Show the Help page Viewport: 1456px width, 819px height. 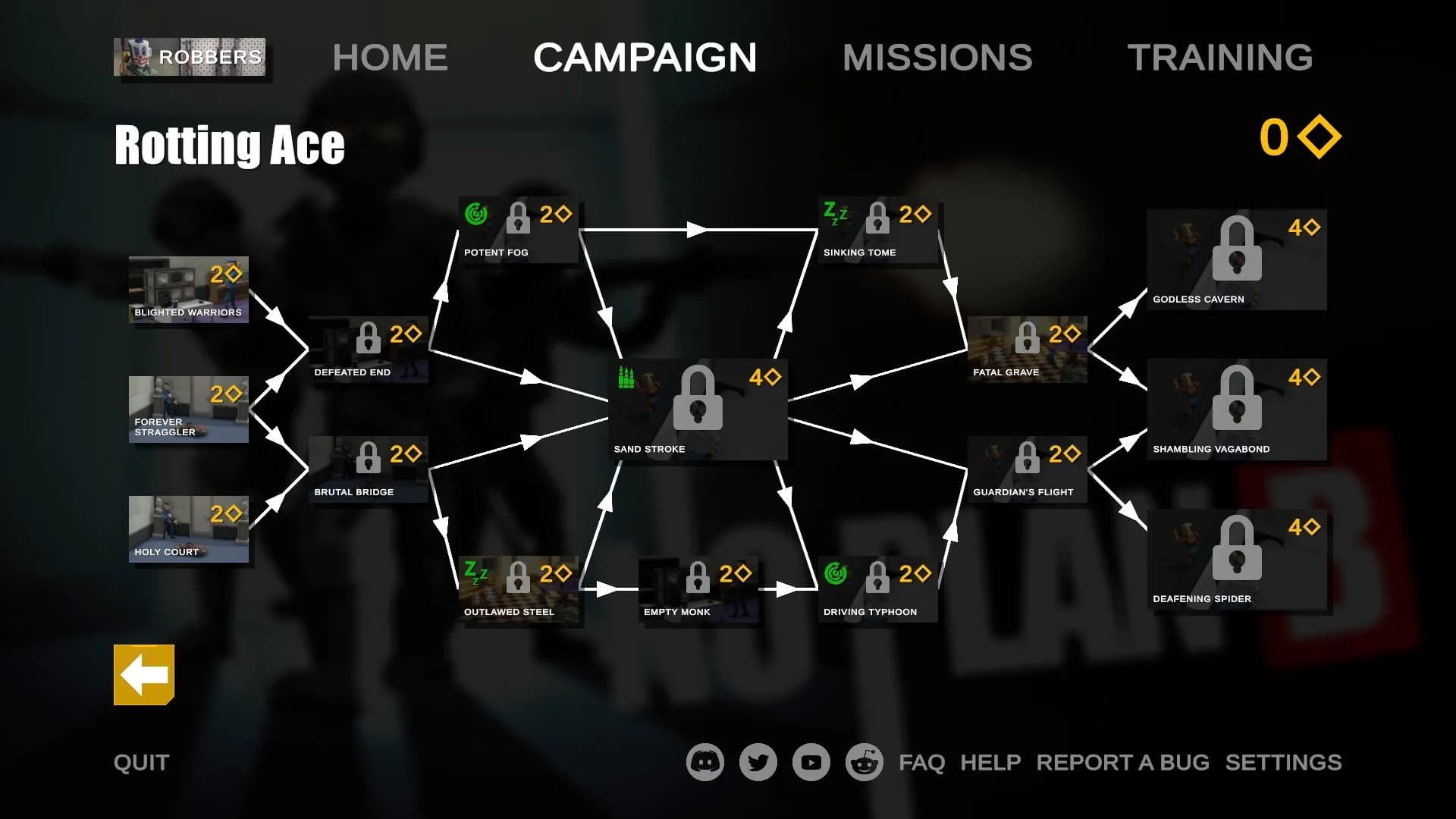point(990,762)
